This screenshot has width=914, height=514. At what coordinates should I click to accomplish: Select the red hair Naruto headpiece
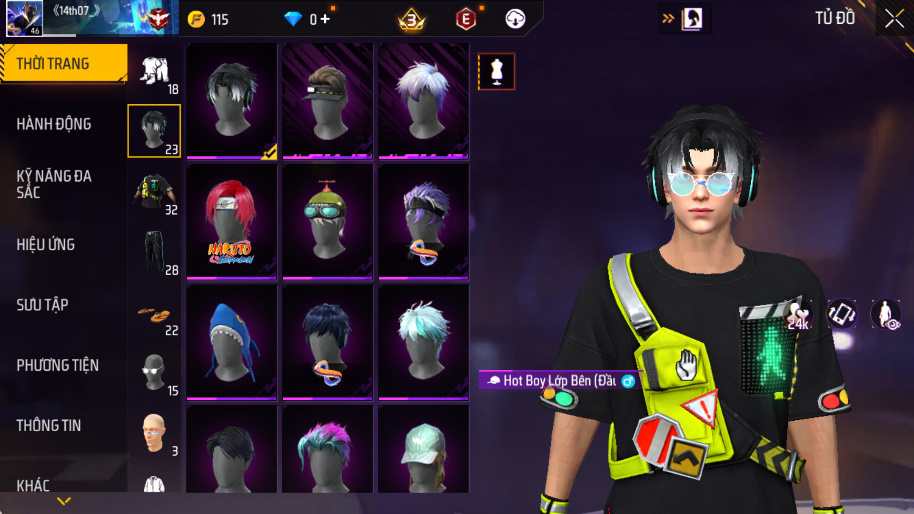[x=231, y=221]
